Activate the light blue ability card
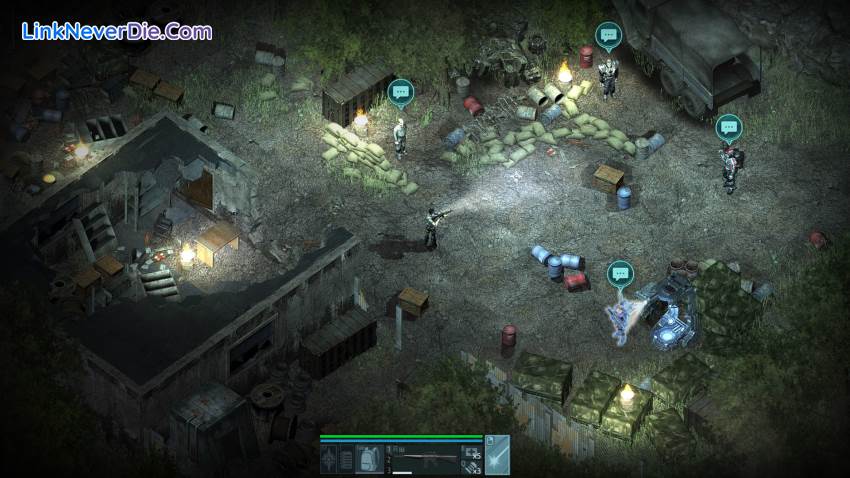850x478 pixels. pos(497,455)
